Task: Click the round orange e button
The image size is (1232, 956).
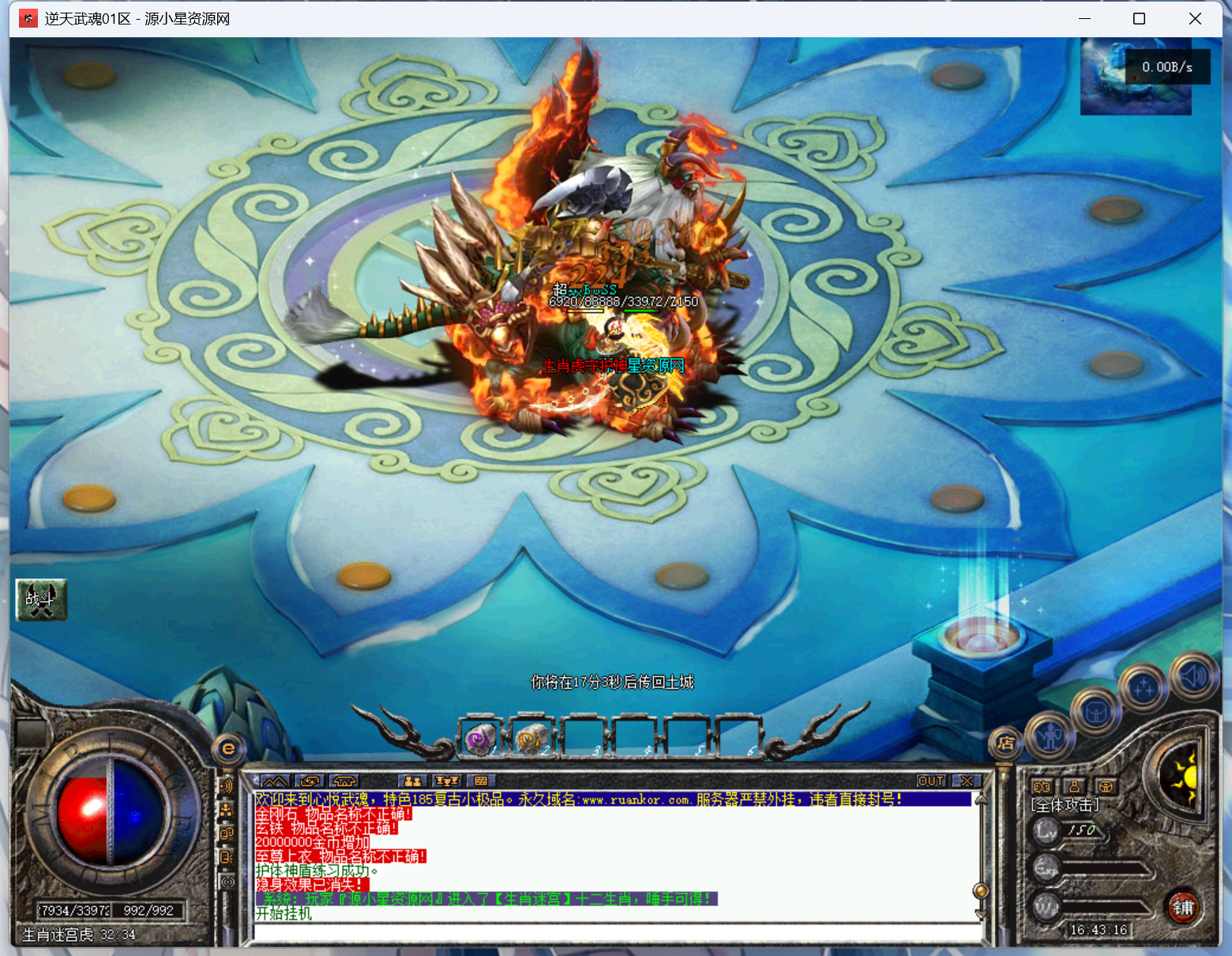Action: 228,747
